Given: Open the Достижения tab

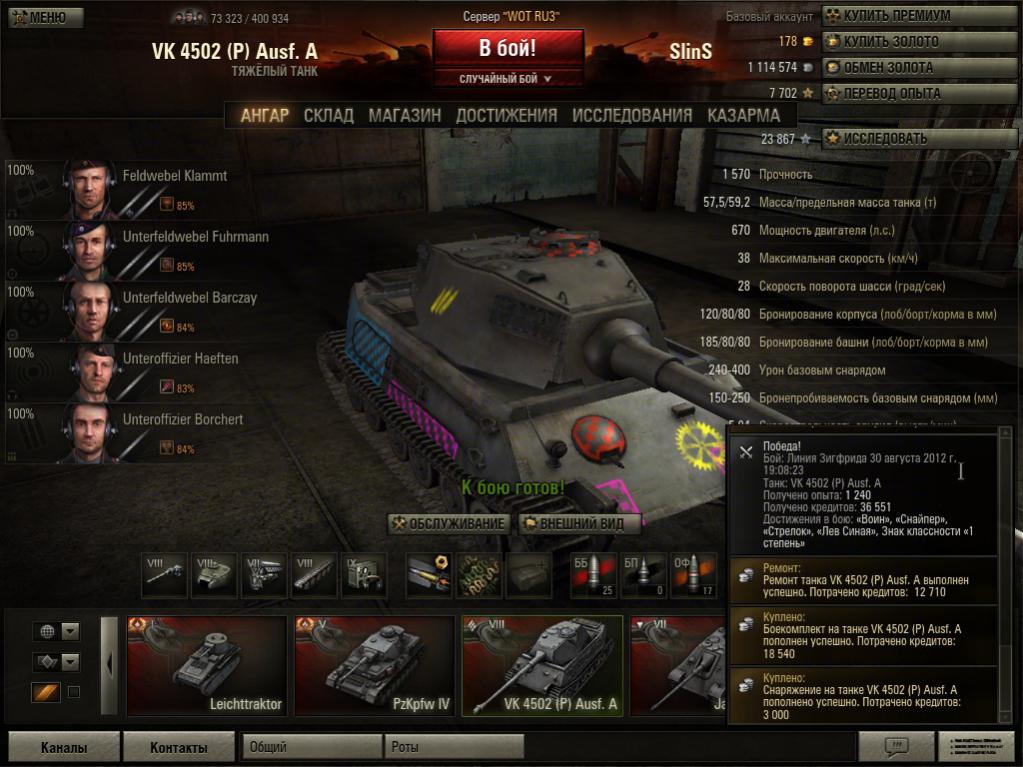Looking at the screenshot, I should pyautogui.click(x=506, y=116).
